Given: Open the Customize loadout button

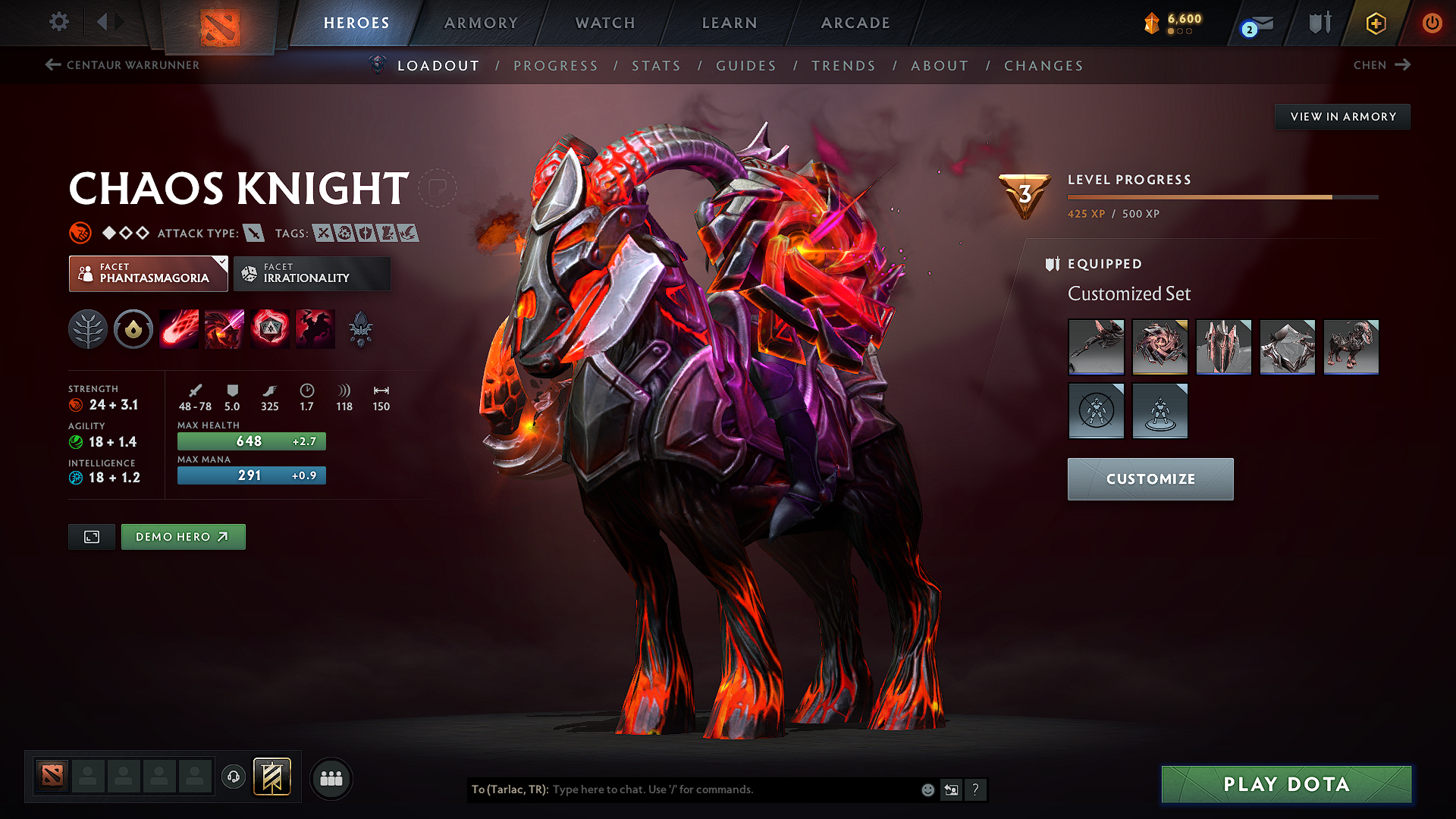Looking at the screenshot, I should (1150, 479).
